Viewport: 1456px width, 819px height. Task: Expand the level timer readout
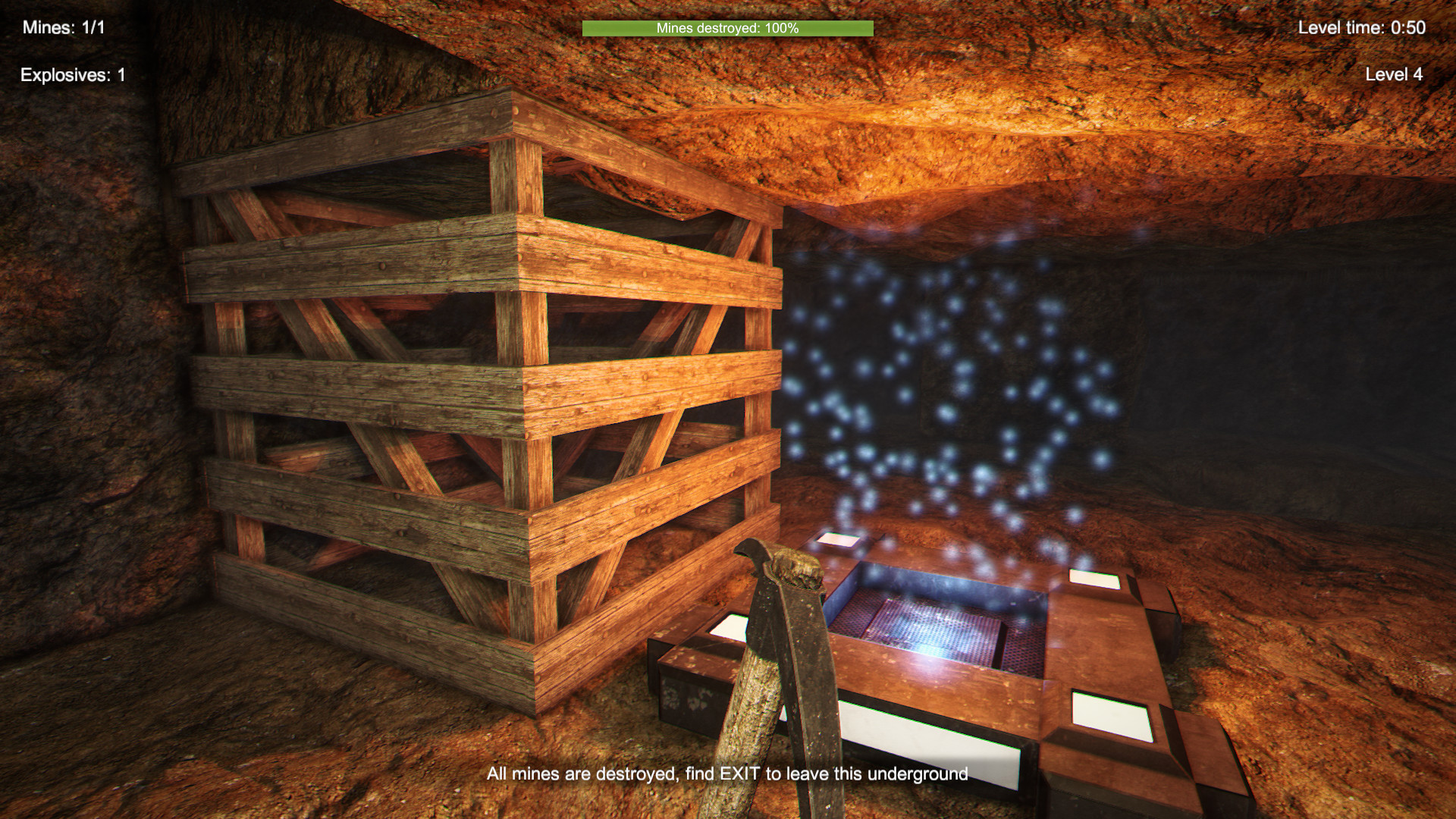pyautogui.click(x=1363, y=27)
